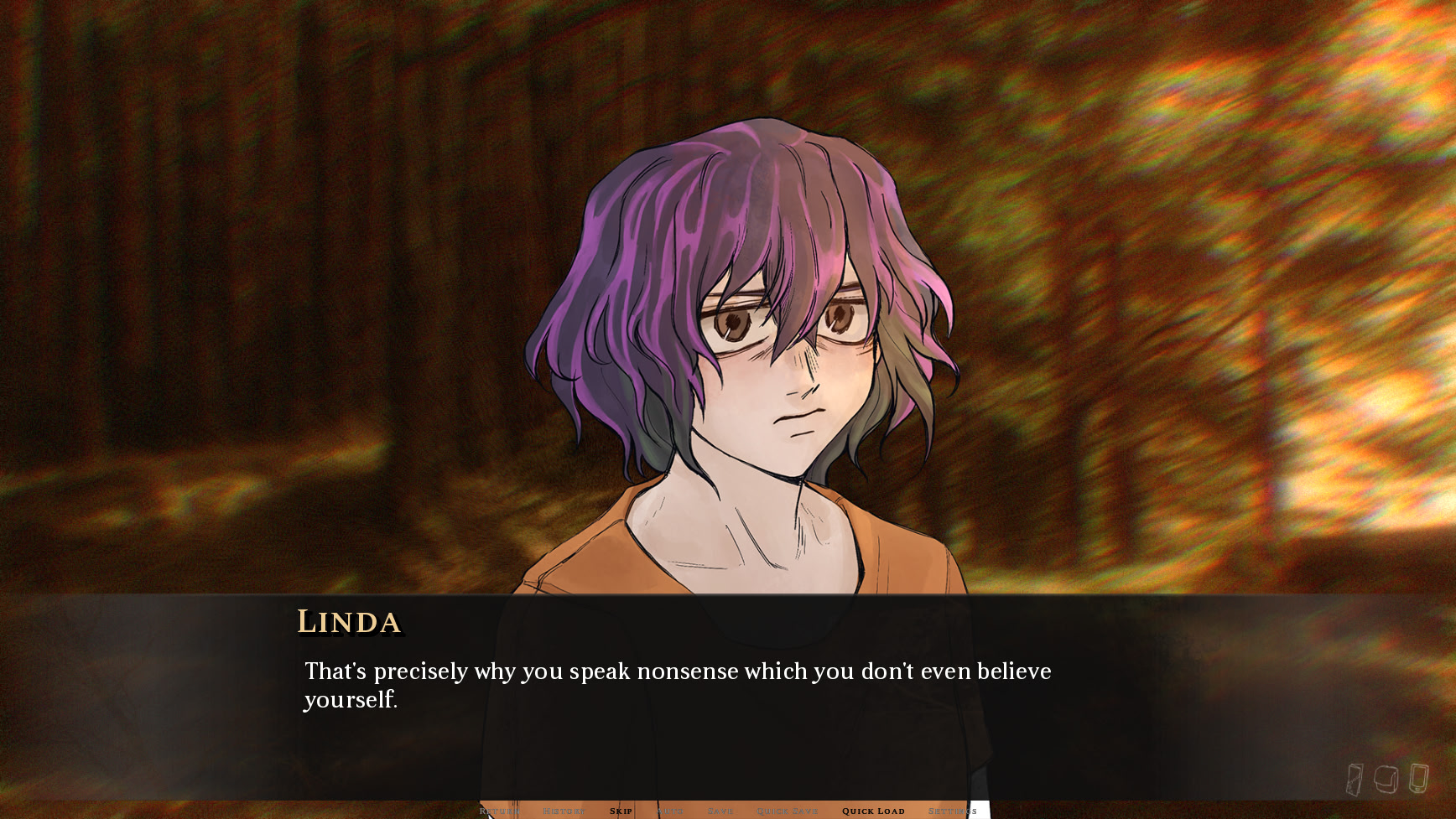Click Return in the bottom quick menu

tap(500, 811)
